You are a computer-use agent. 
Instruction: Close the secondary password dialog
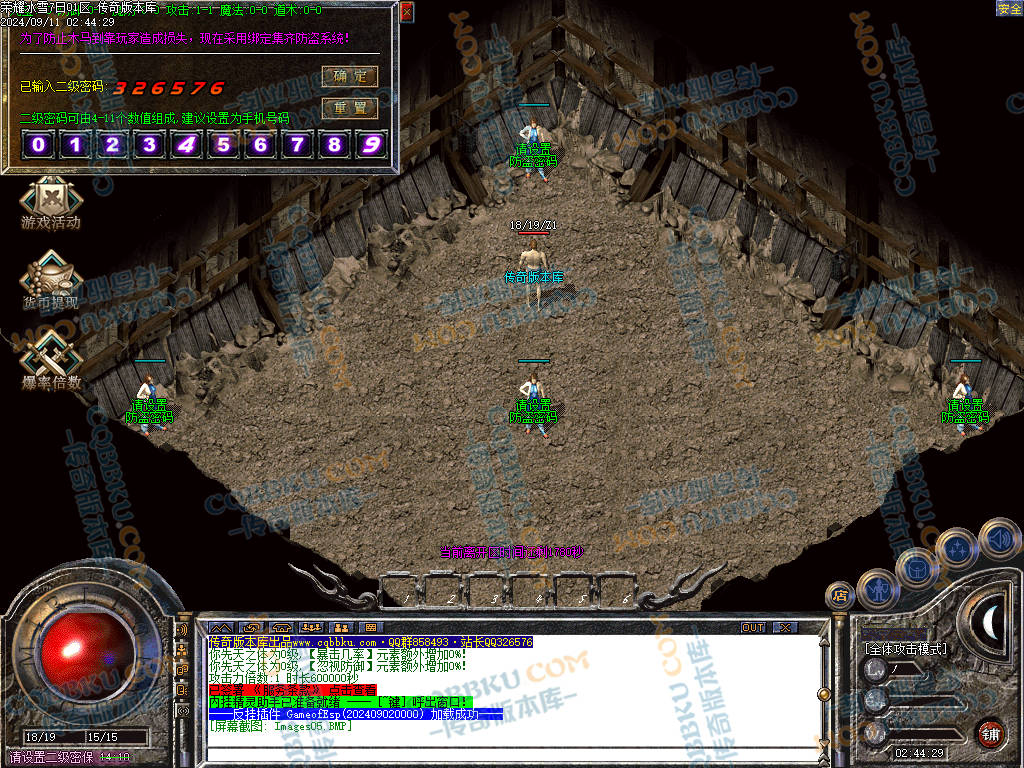click(406, 12)
